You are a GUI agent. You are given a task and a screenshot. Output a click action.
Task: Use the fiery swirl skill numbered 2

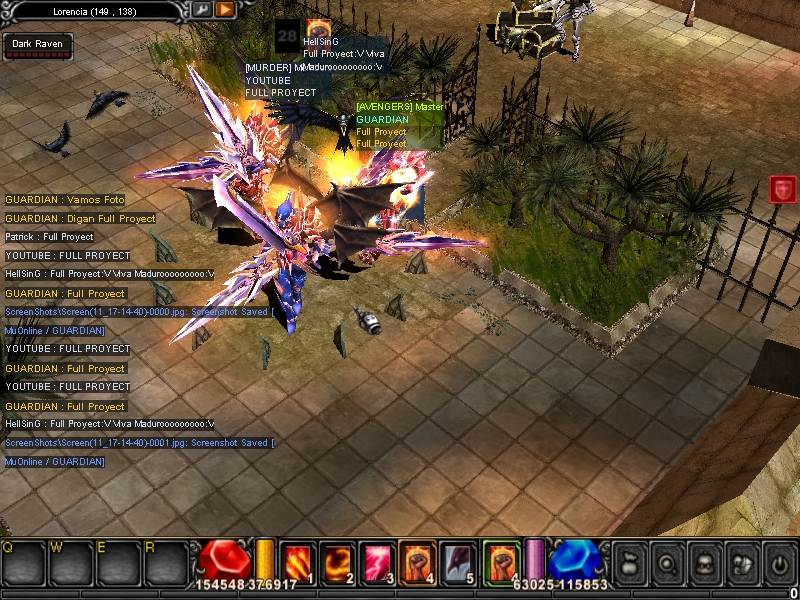coord(339,560)
